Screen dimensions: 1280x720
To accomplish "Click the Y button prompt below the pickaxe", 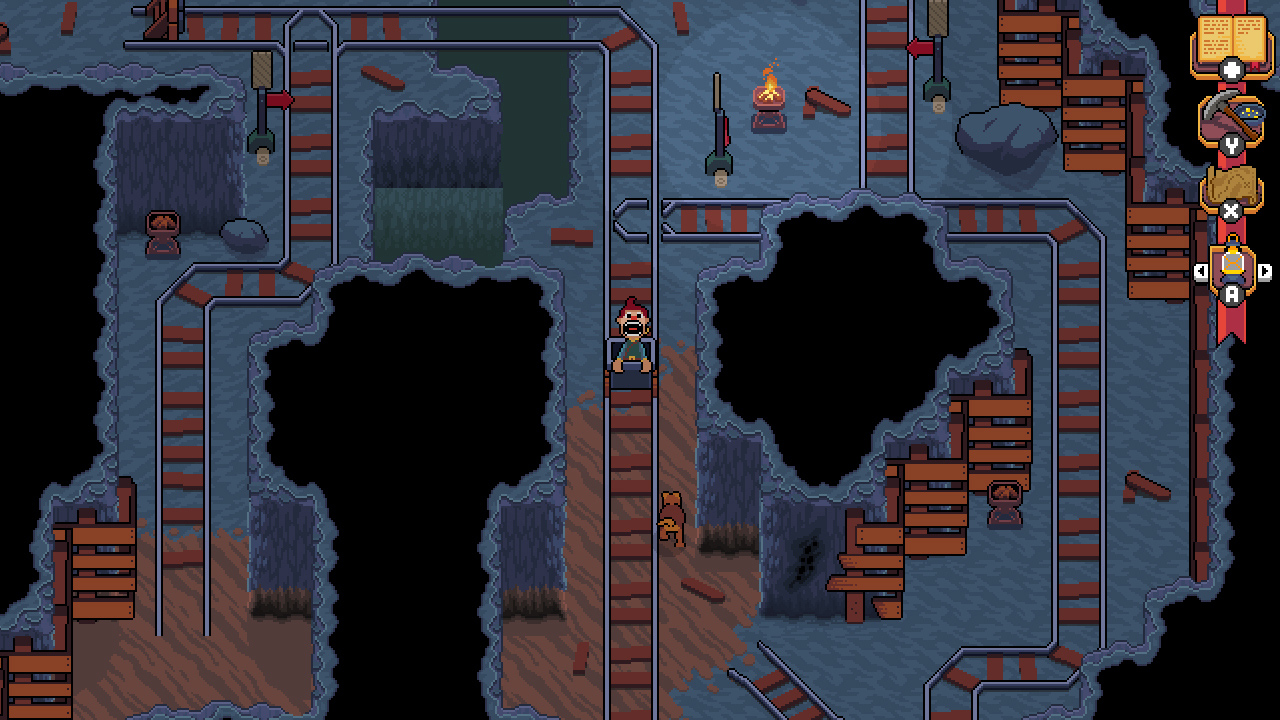I will click(1231, 145).
